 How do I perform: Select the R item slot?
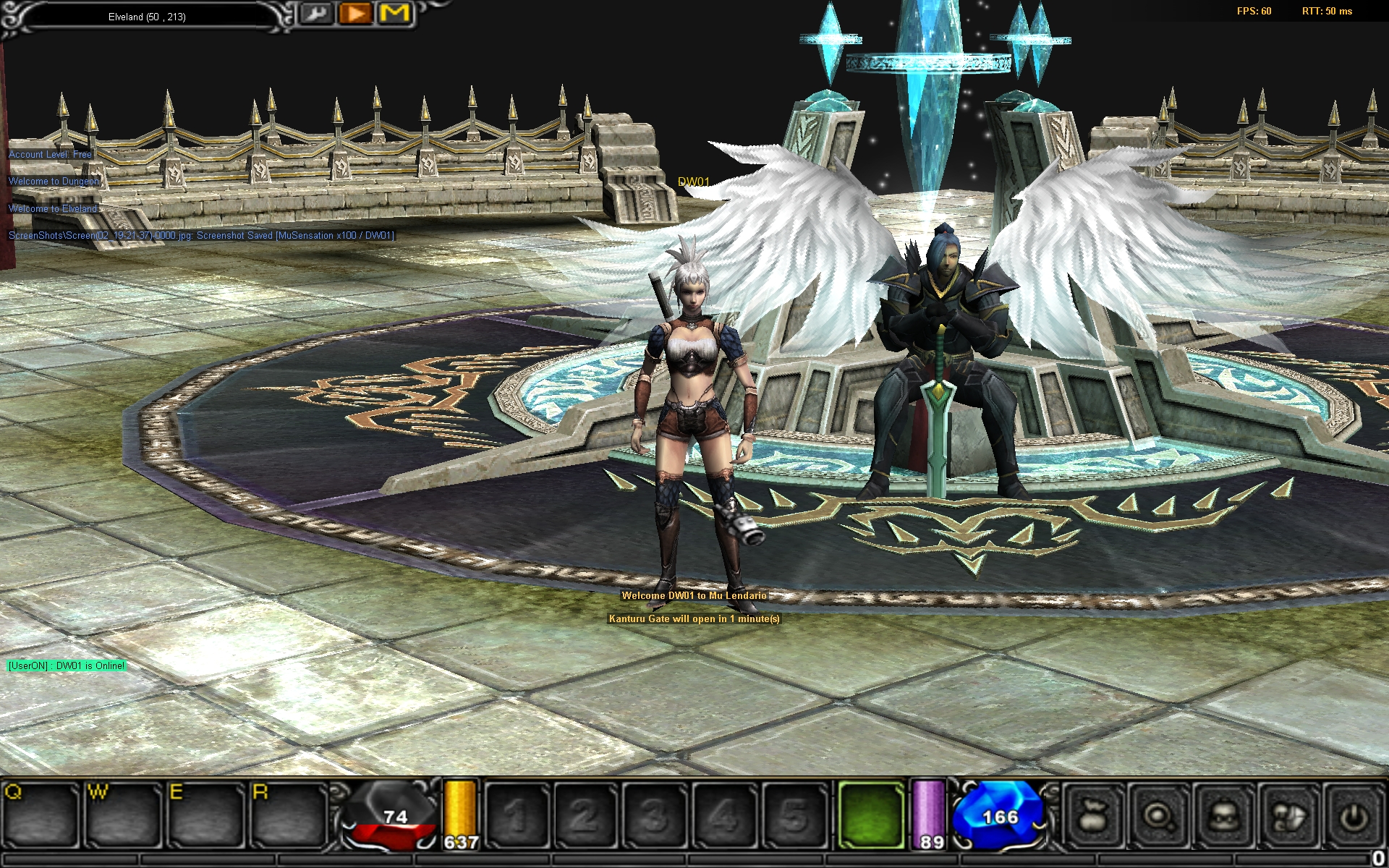[x=288, y=815]
